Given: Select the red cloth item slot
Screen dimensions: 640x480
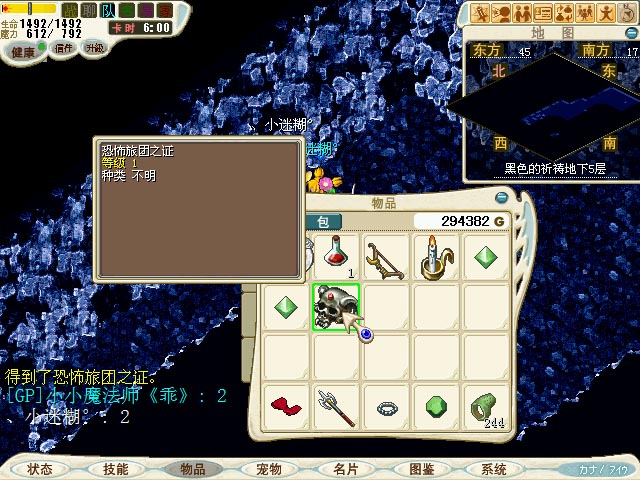Looking at the screenshot, I should (x=287, y=407).
